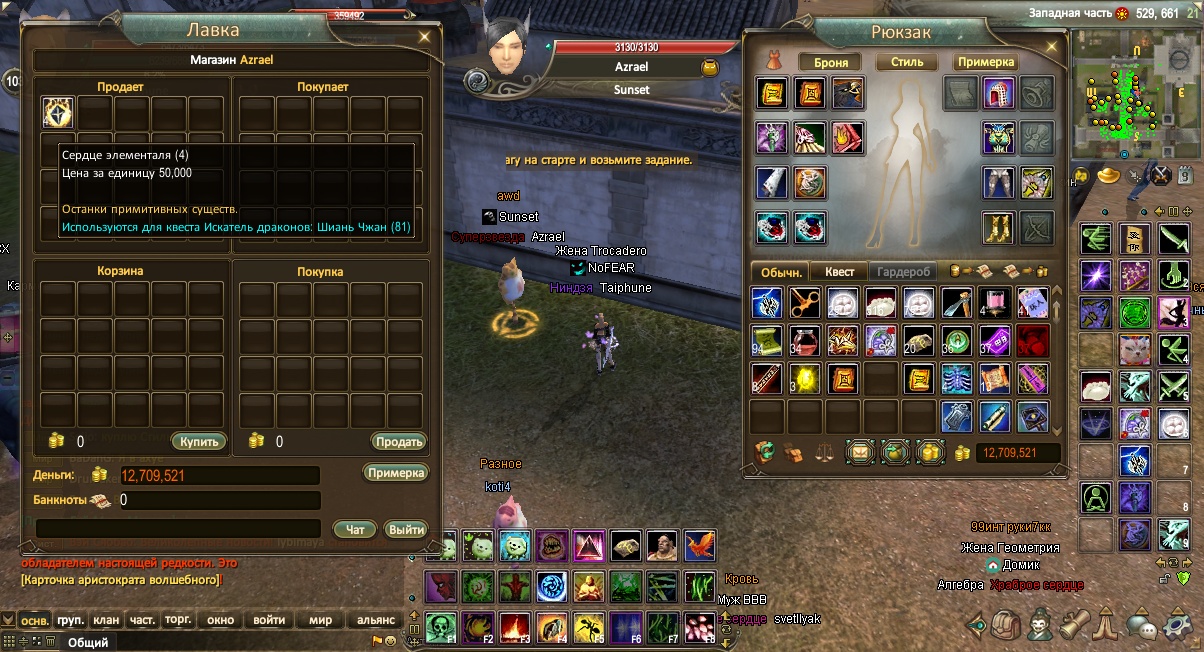Image resolution: width=1204 pixels, height=652 pixels.
Task: Activate the green skull skill on F1
Action: coord(440,626)
